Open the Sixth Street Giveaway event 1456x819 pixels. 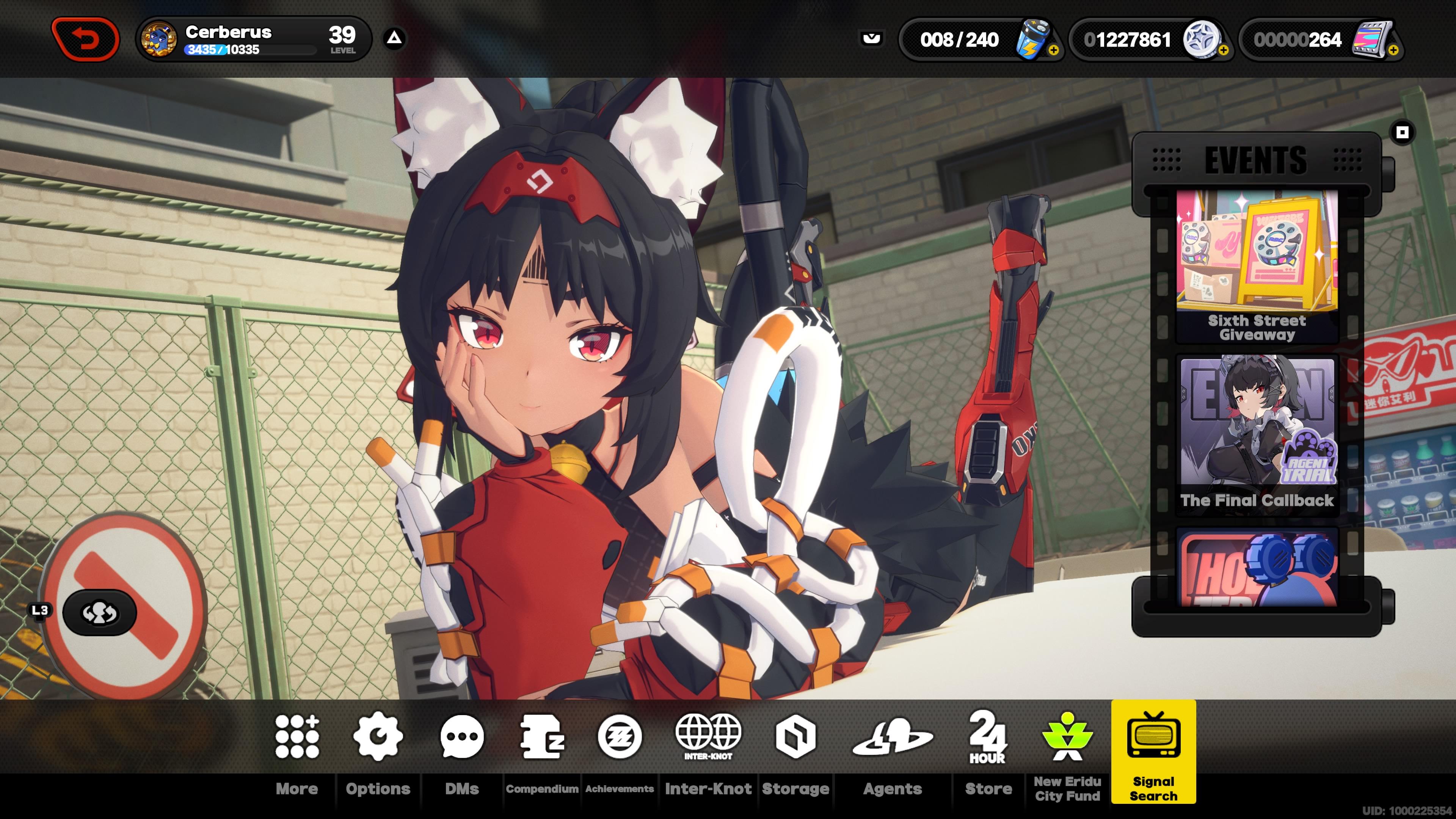pos(1257,266)
